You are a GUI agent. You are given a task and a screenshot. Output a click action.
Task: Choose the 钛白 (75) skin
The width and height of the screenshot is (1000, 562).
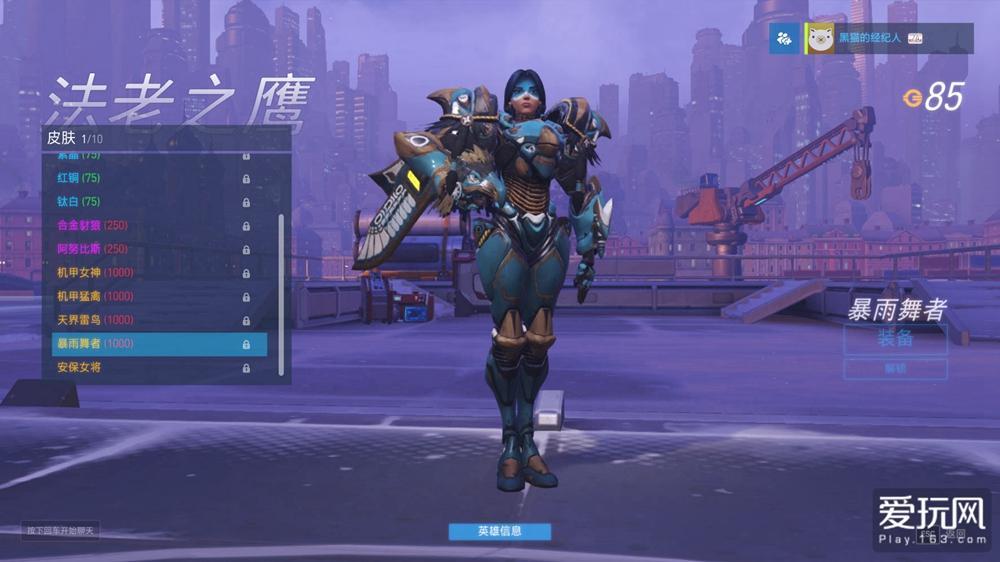click(150, 202)
